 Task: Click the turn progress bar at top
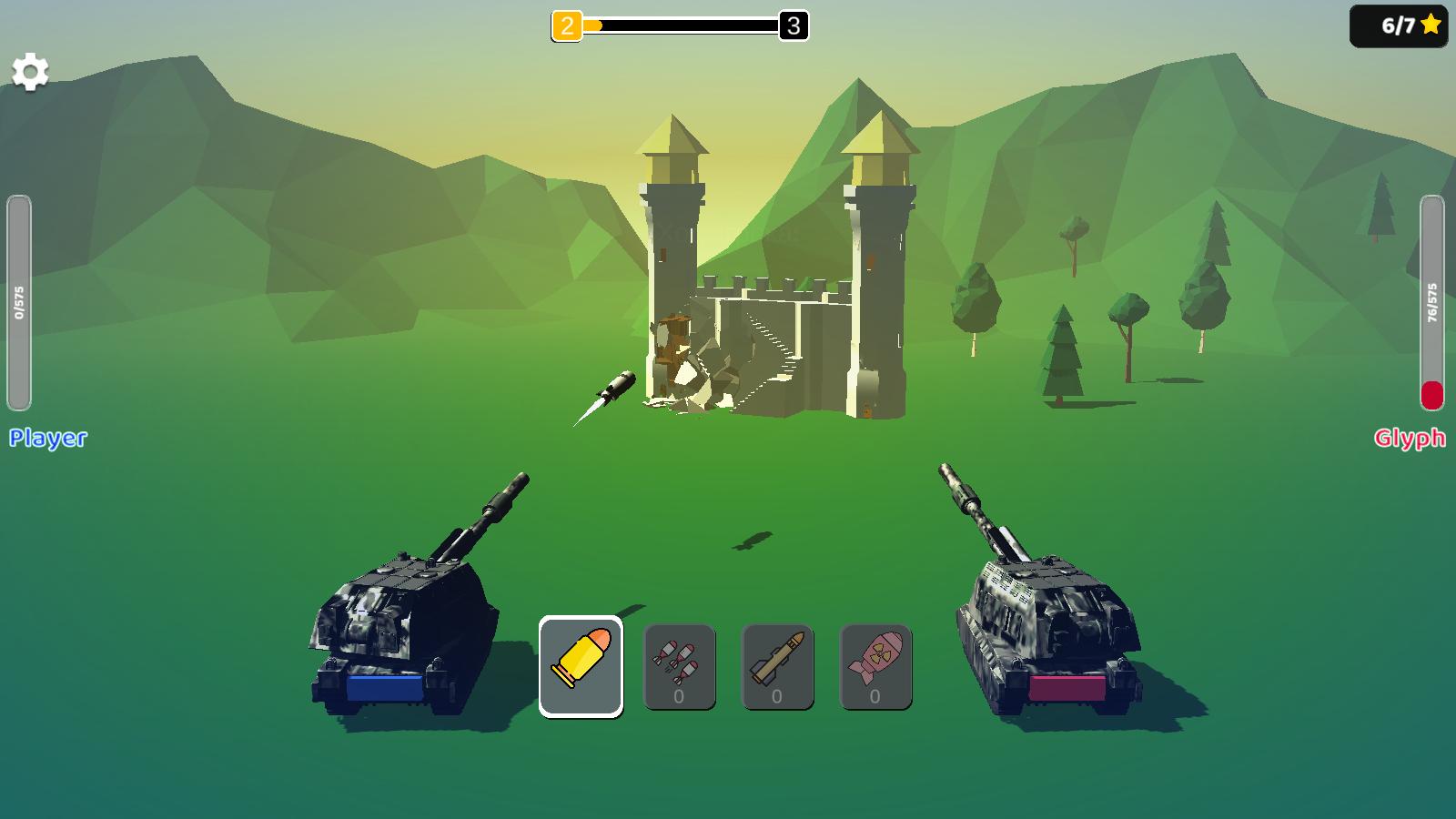[x=682, y=25]
